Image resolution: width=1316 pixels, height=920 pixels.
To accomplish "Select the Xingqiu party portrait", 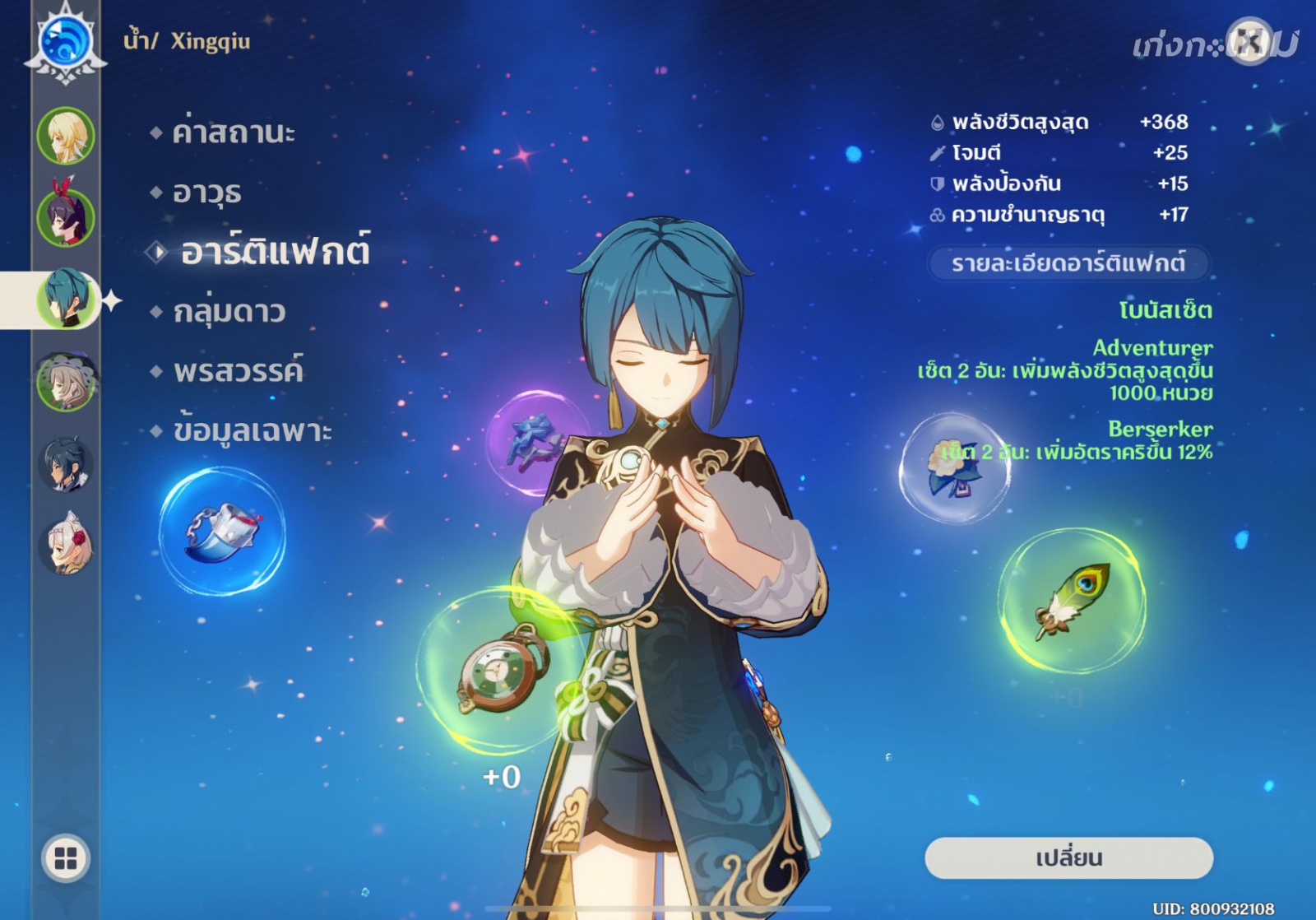I will 66,299.
